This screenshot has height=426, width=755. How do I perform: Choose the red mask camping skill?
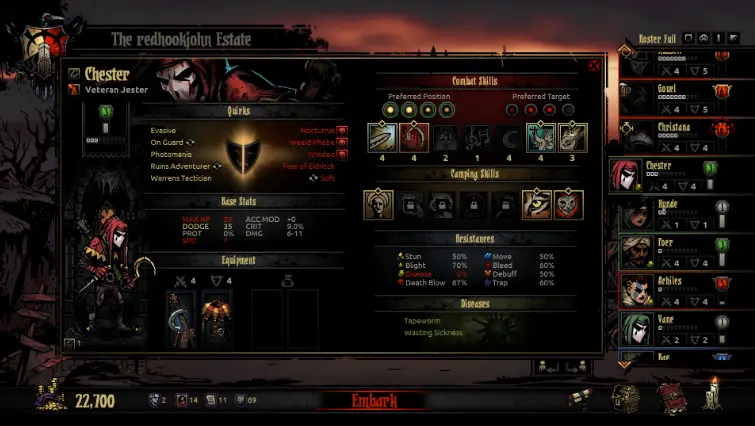569,204
